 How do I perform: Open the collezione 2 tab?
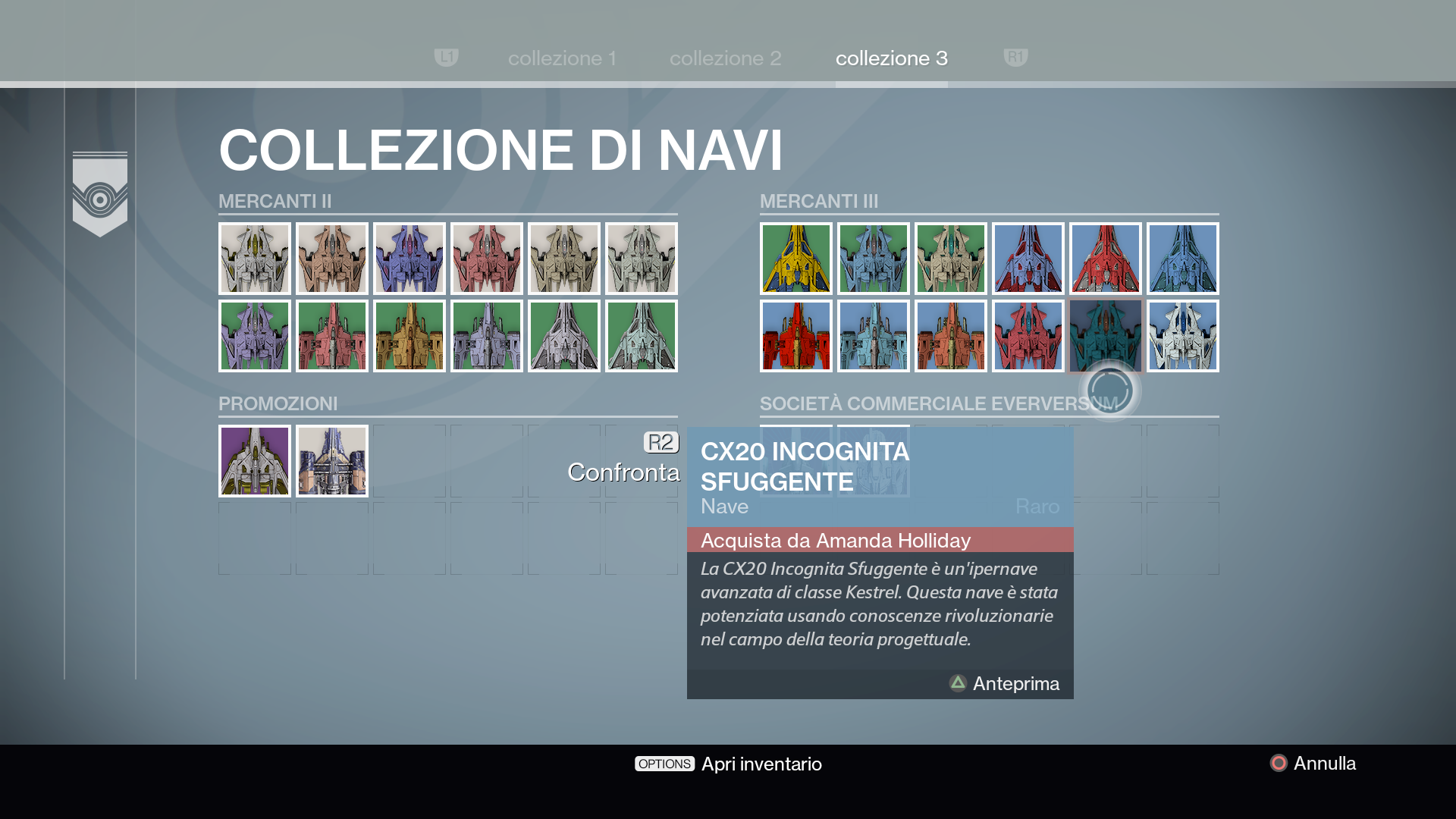click(725, 58)
